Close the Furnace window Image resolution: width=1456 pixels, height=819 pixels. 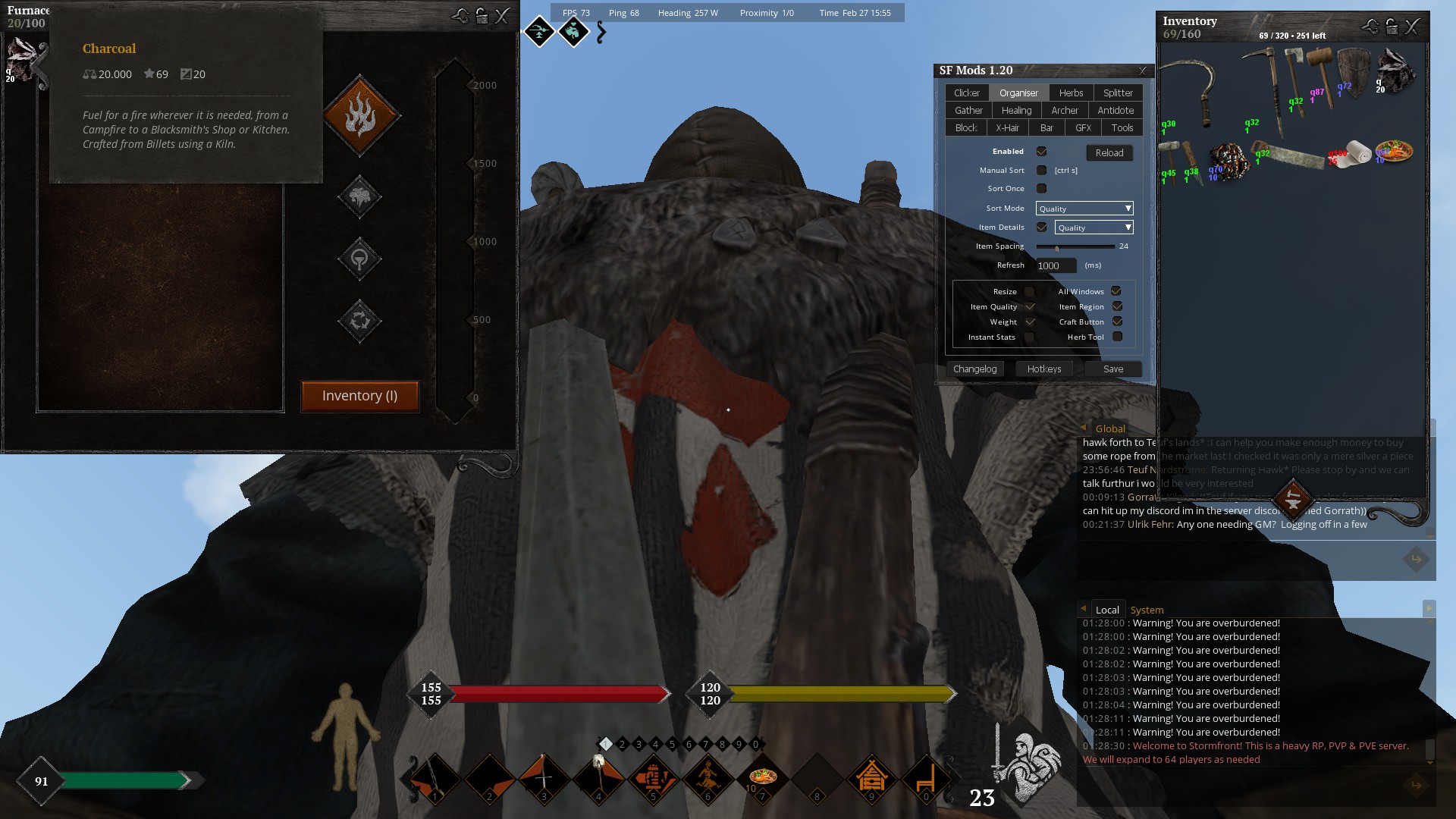pos(502,16)
